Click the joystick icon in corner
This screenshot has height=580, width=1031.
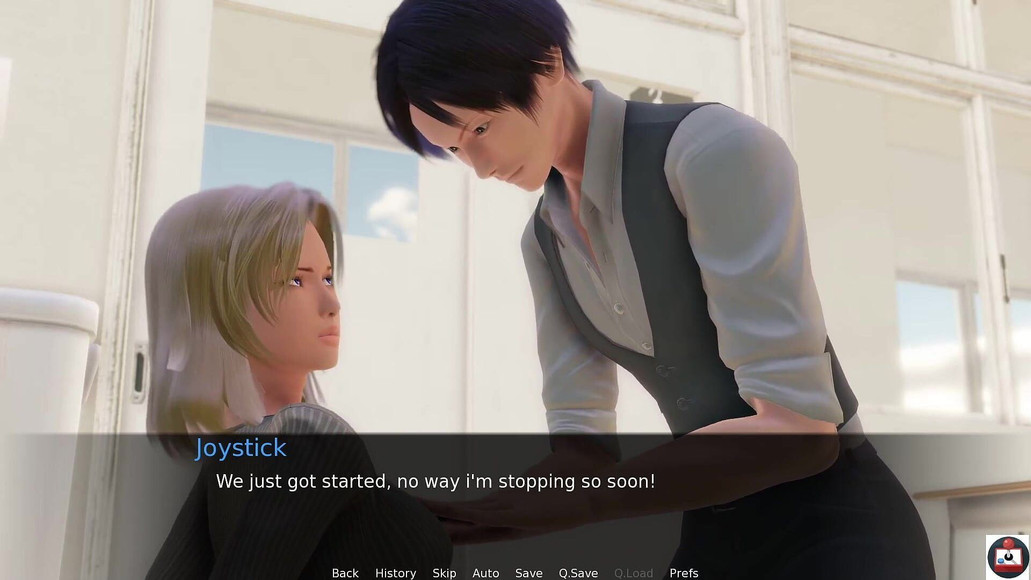tap(1007, 556)
